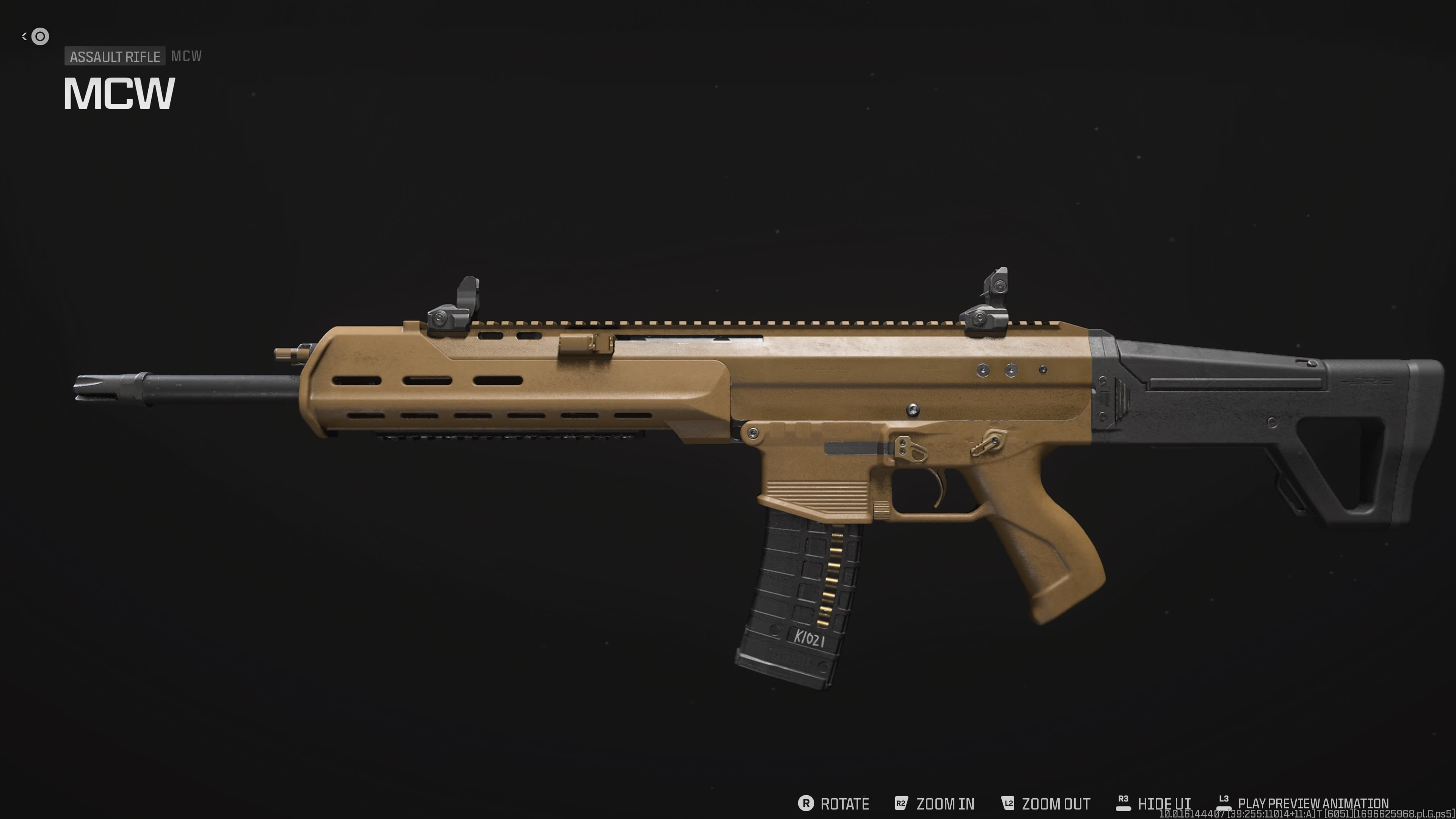Image resolution: width=1456 pixels, height=819 pixels.
Task: Select the circular PlayStation button icon
Action: click(39, 36)
